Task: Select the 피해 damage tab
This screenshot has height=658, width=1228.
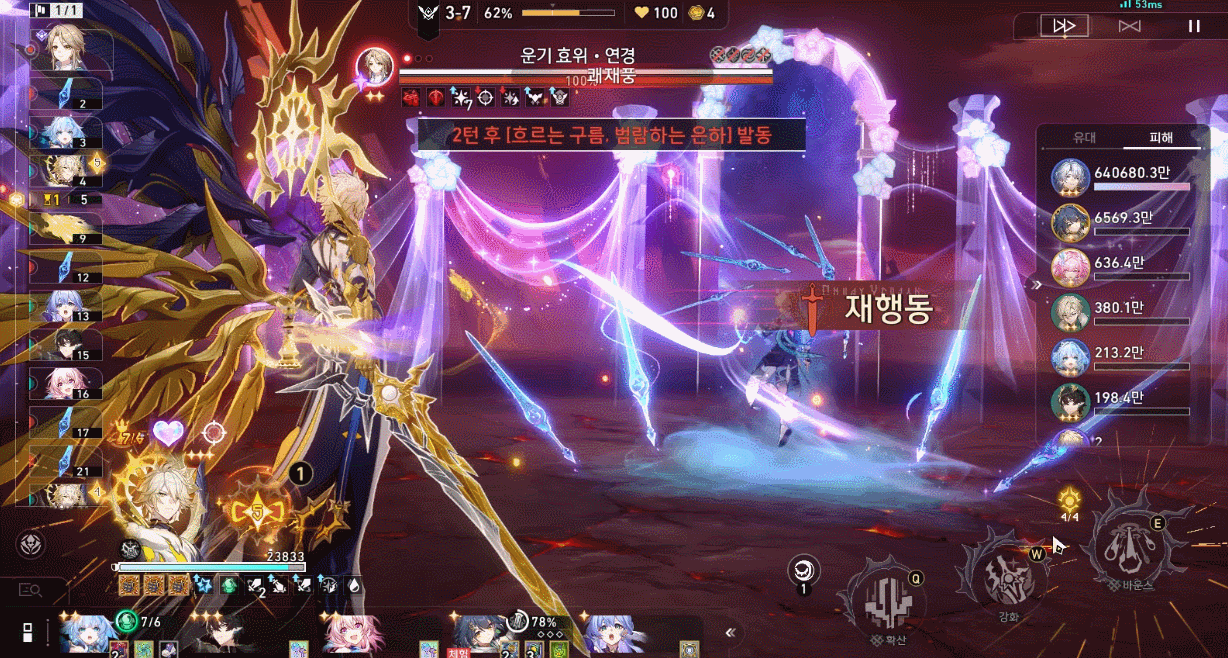Action: pos(1161,137)
